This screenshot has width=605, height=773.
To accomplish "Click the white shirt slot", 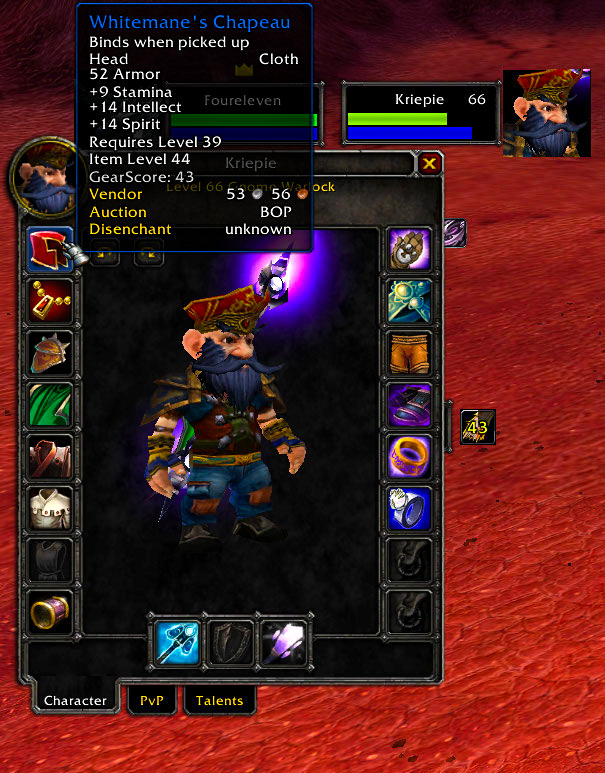I will 50,509.
